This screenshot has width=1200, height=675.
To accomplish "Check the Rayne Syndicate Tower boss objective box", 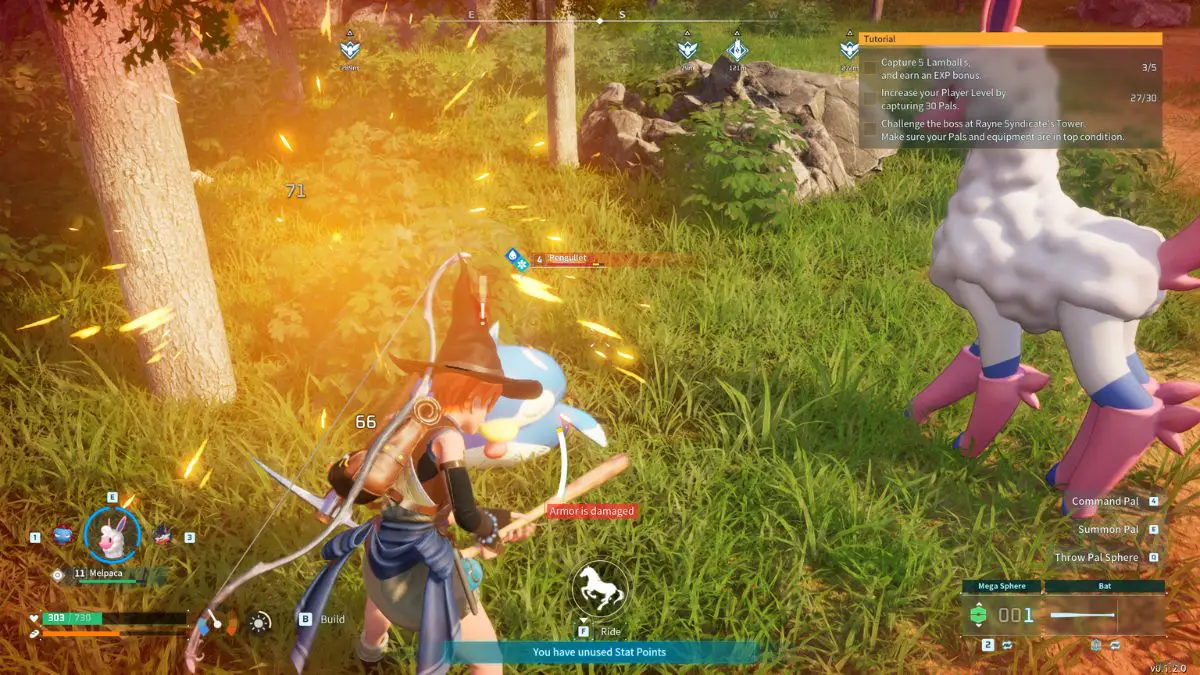I will (x=870, y=130).
